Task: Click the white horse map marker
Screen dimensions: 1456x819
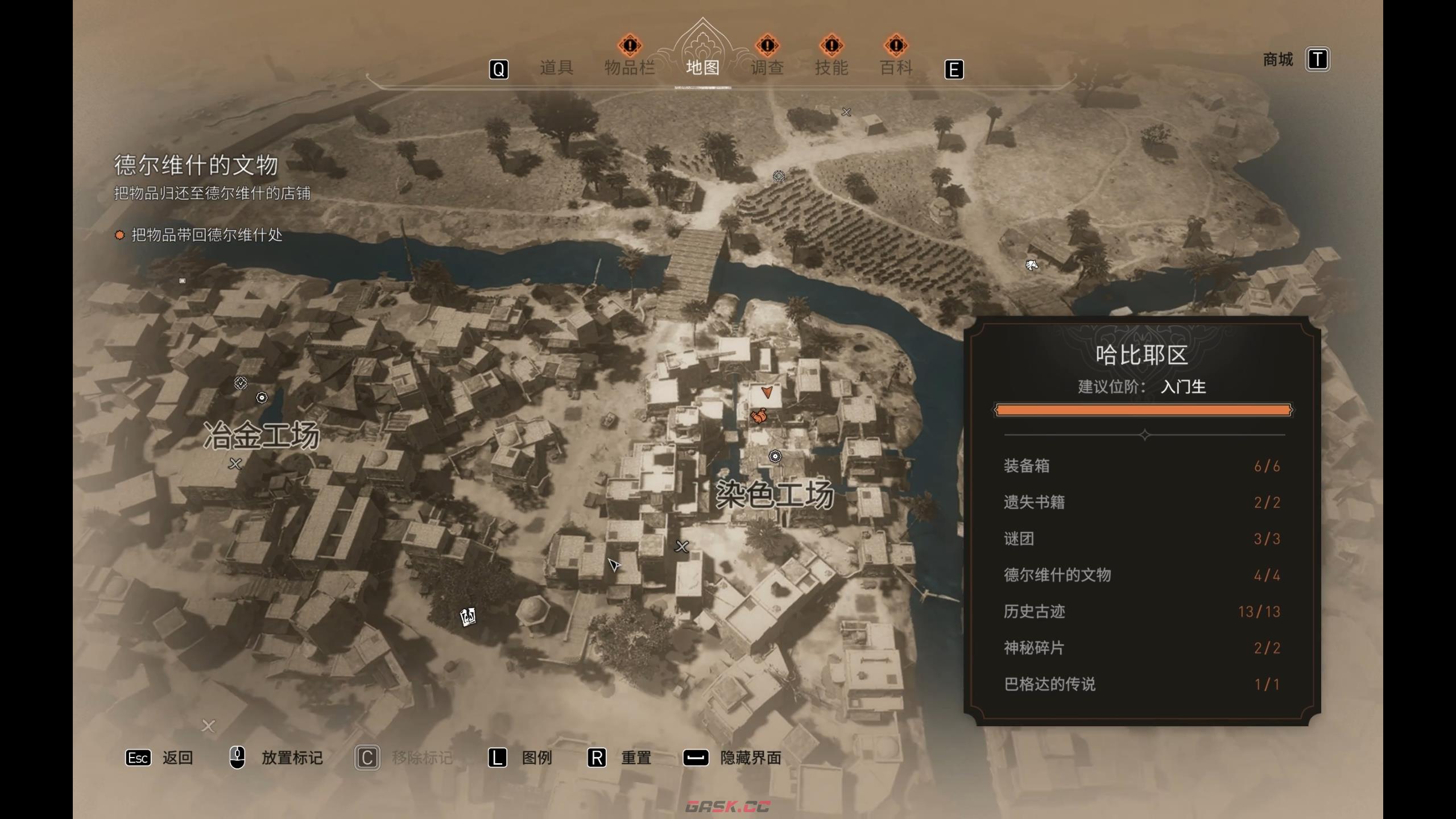Action: 1031,265
